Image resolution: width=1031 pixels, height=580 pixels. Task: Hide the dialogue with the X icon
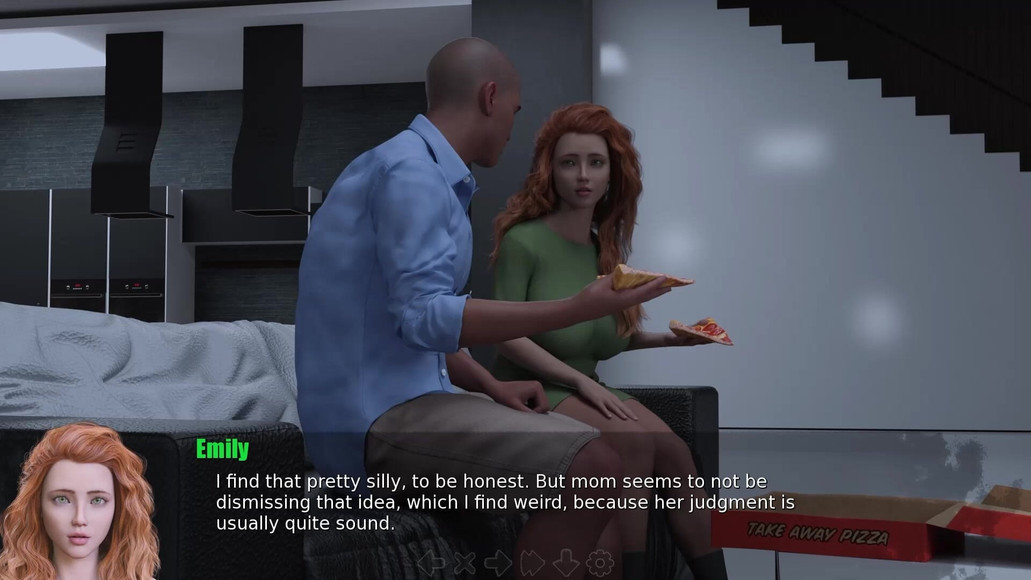[465, 563]
